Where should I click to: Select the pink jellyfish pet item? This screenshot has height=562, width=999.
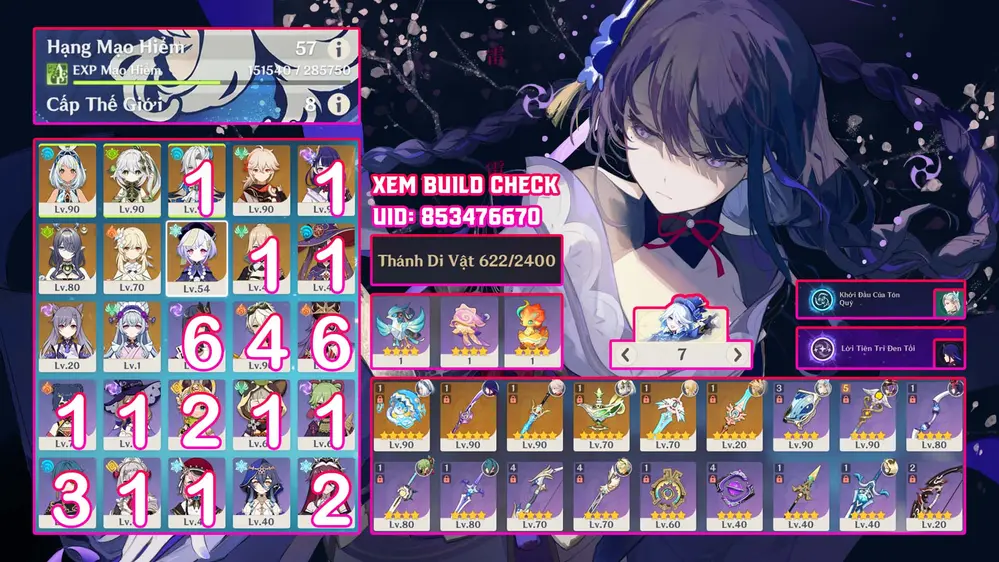[x=466, y=329]
